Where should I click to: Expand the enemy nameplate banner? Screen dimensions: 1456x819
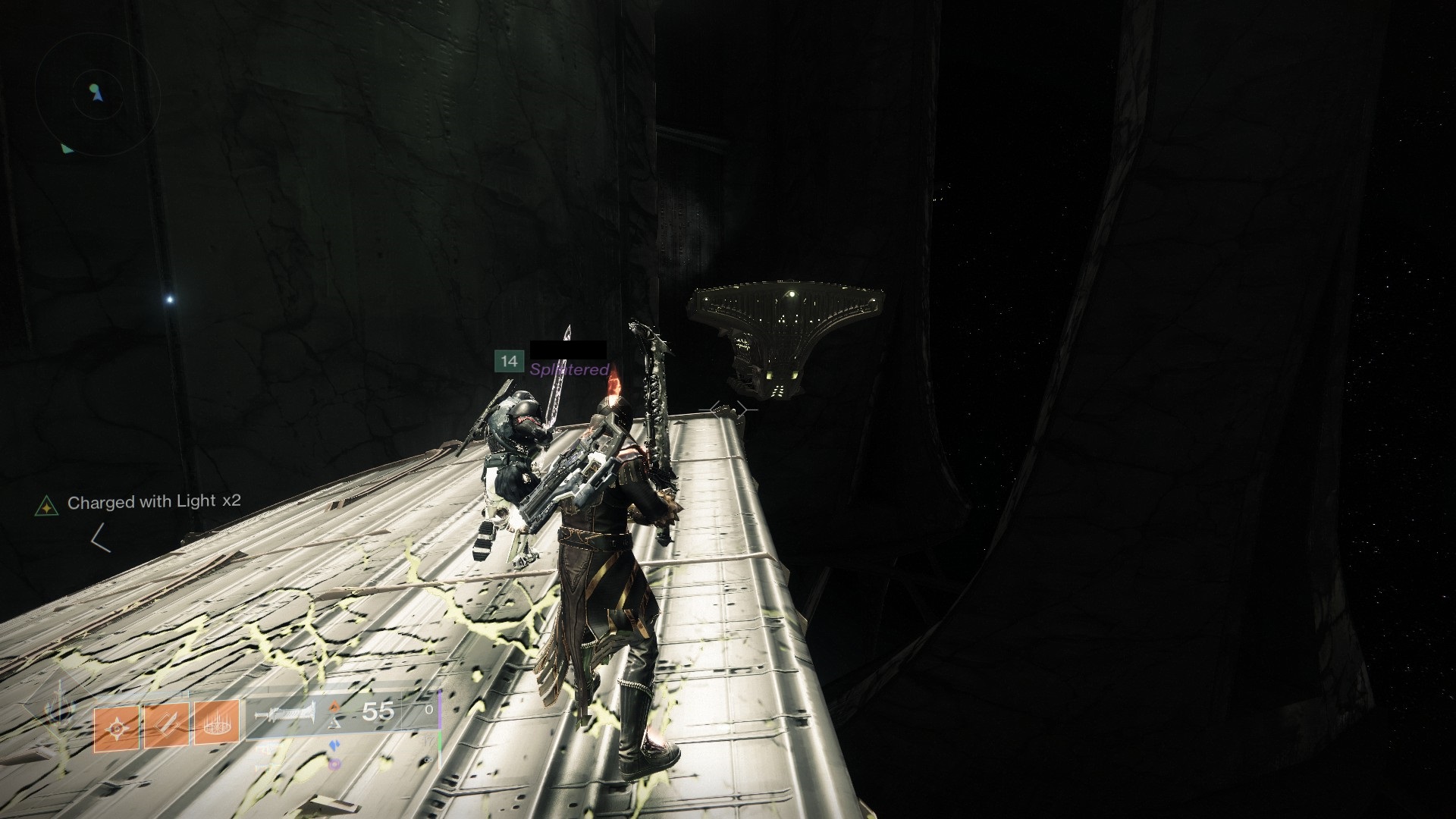(567, 351)
